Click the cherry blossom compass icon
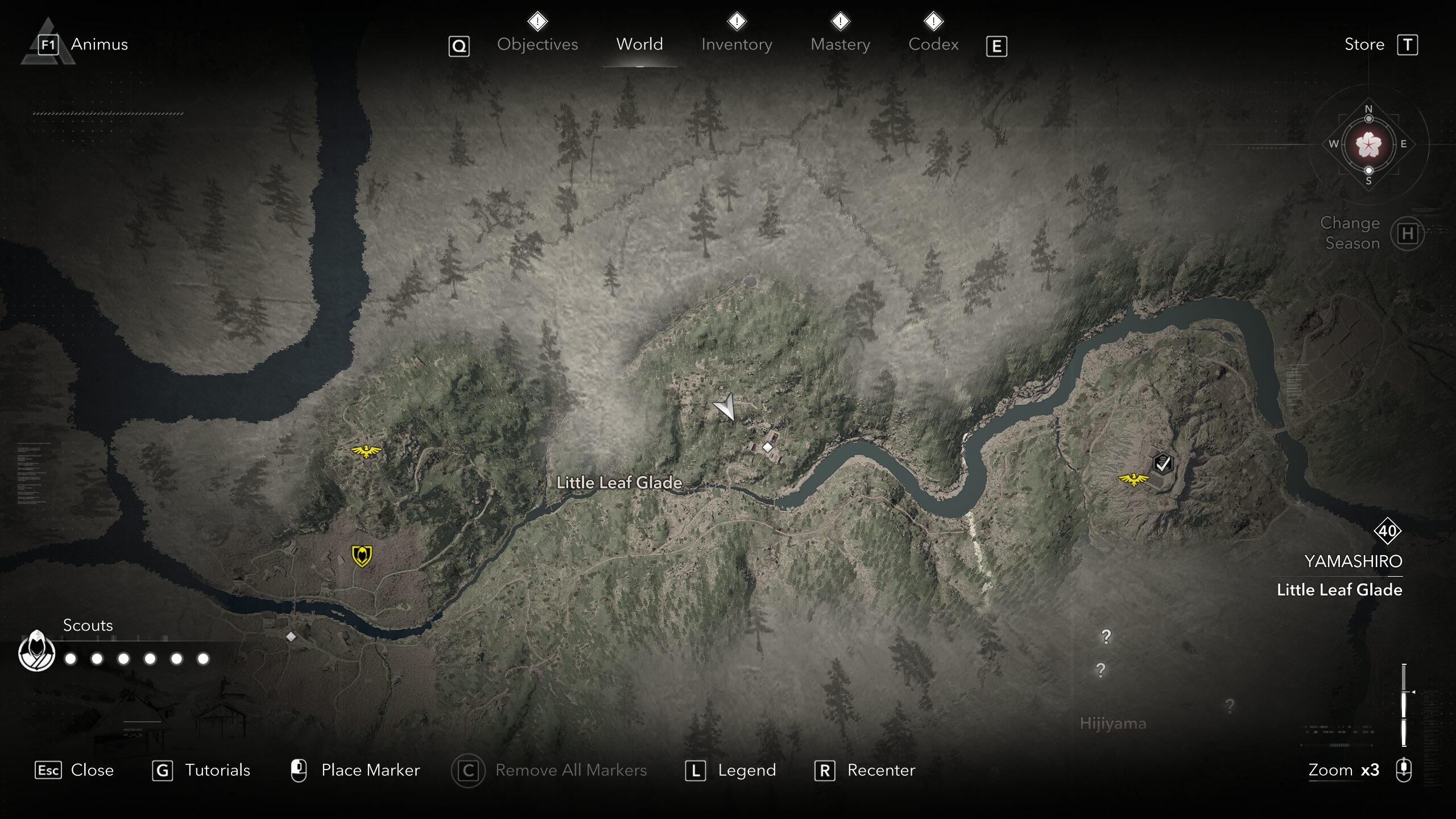 click(x=1368, y=144)
